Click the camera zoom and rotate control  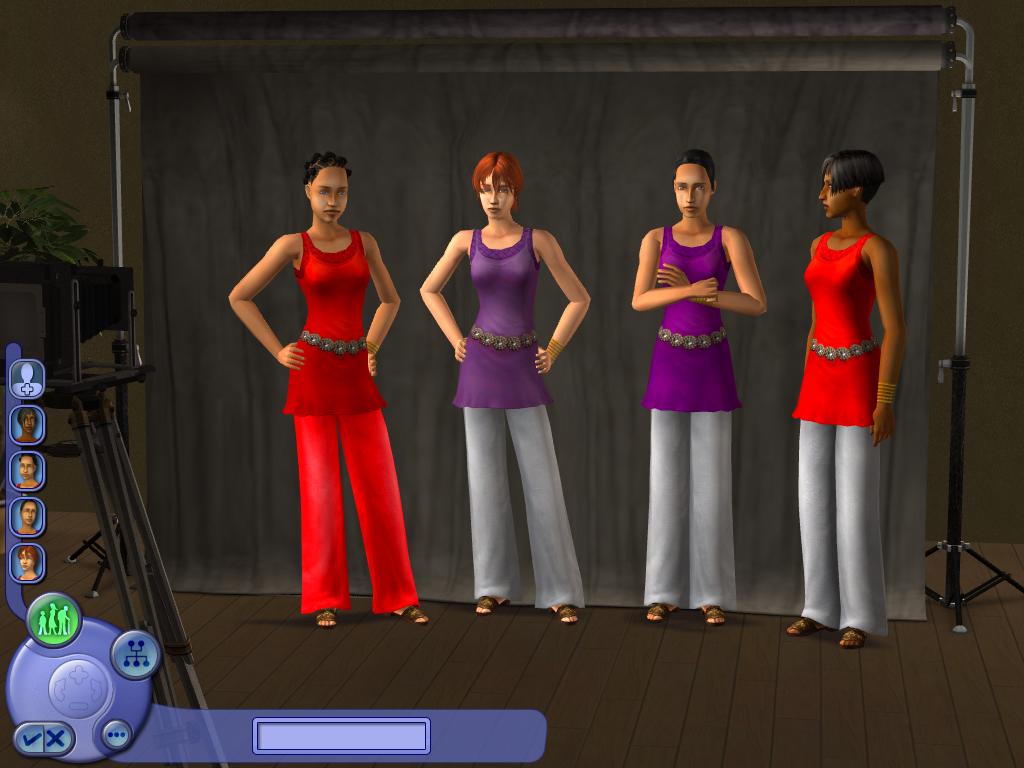80,685
